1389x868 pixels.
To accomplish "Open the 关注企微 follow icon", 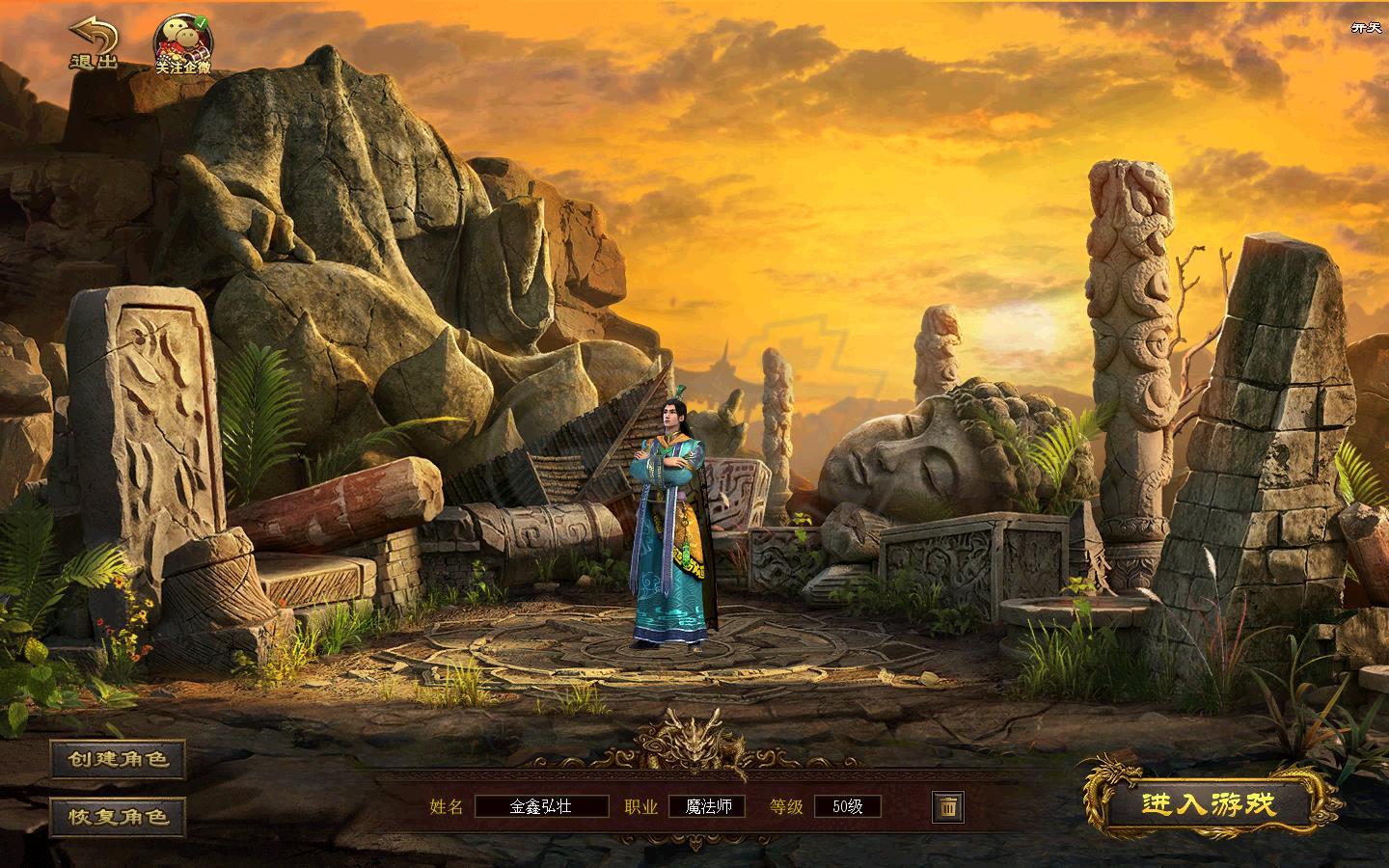I will pyautogui.click(x=183, y=43).
